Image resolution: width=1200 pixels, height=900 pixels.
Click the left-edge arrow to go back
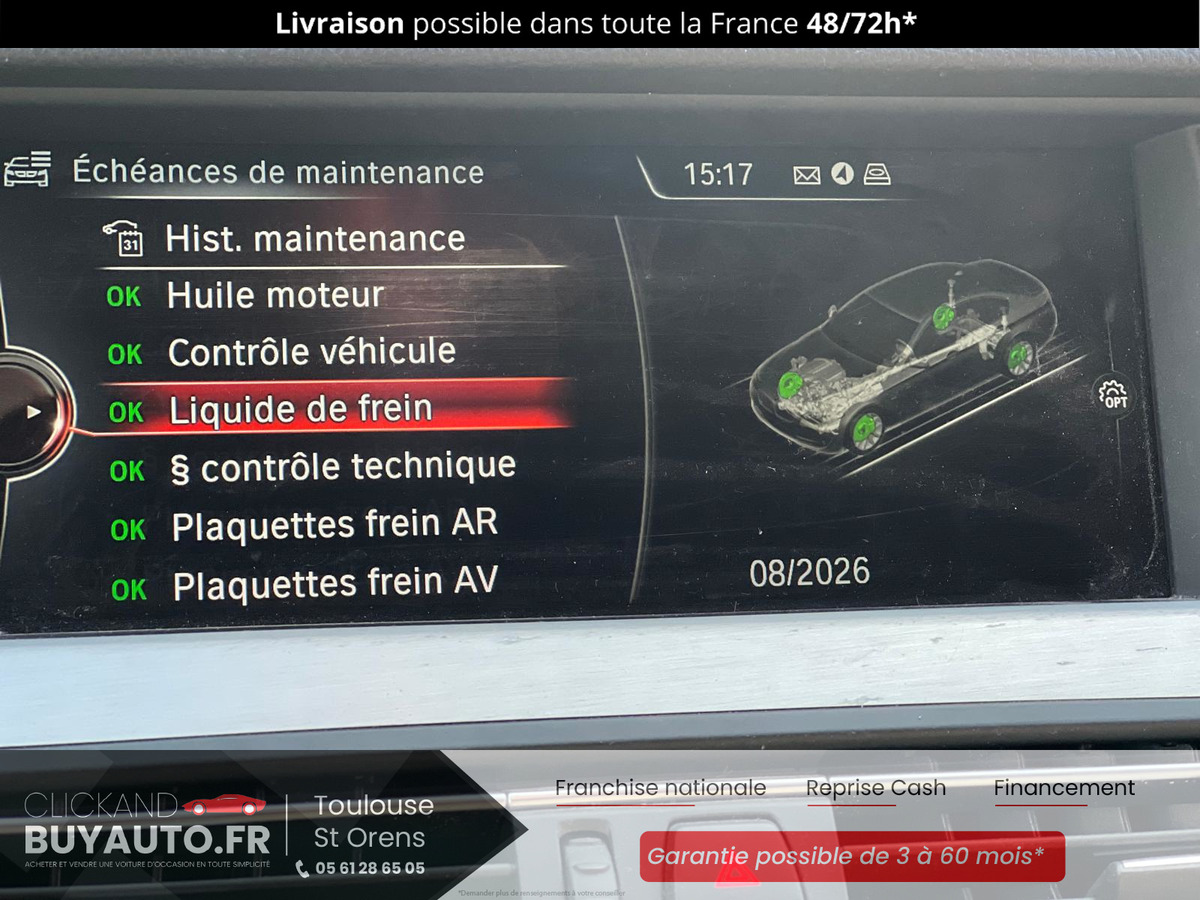click(33, 411)
